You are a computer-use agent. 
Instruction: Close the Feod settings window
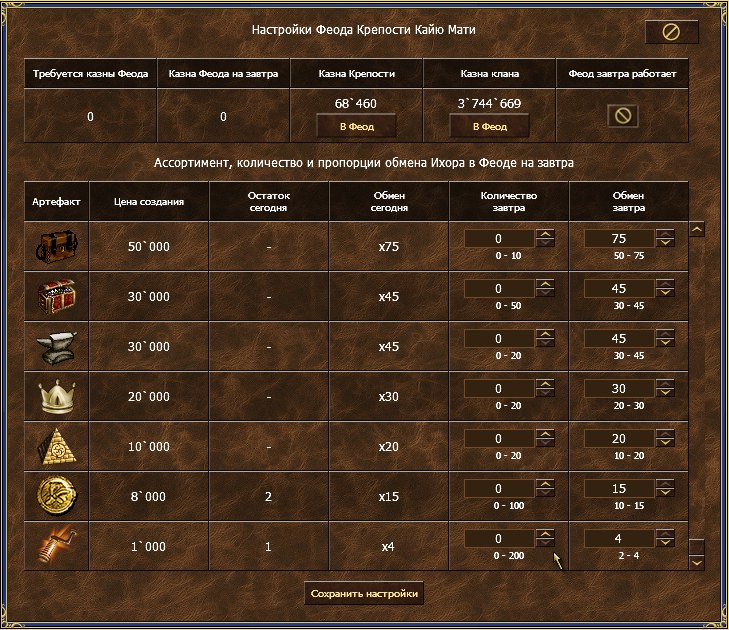pyautogui.click(x=671, y=32)
